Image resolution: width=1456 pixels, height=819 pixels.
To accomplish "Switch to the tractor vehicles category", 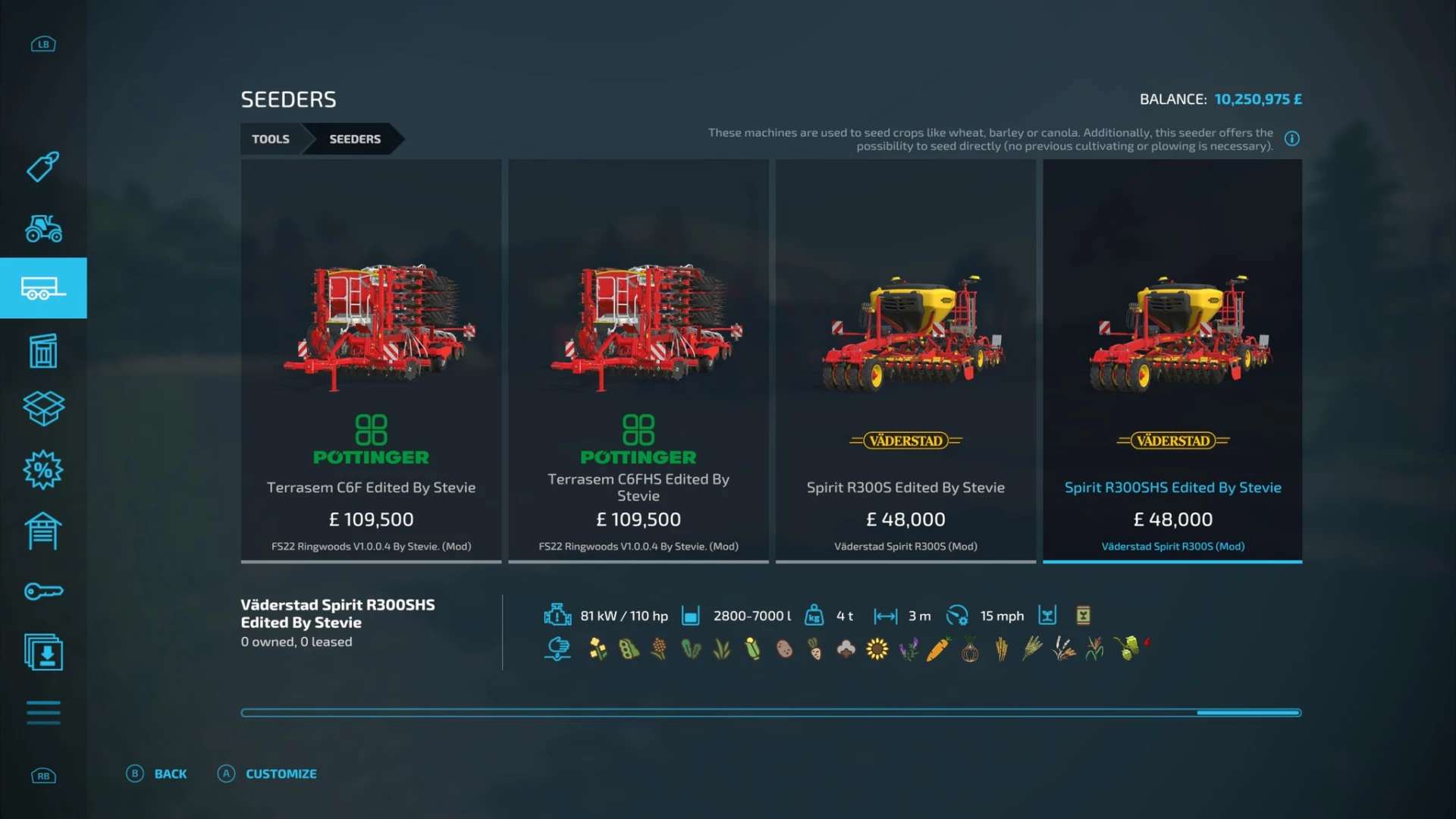I will pyautogui.click(x=43, y=227).
